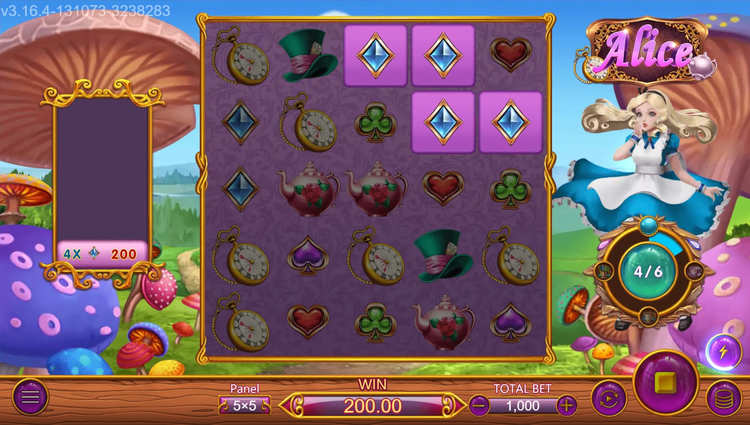Increase total bet with the plus button
This screenshot has height=425, width=750.
(567, 405)
